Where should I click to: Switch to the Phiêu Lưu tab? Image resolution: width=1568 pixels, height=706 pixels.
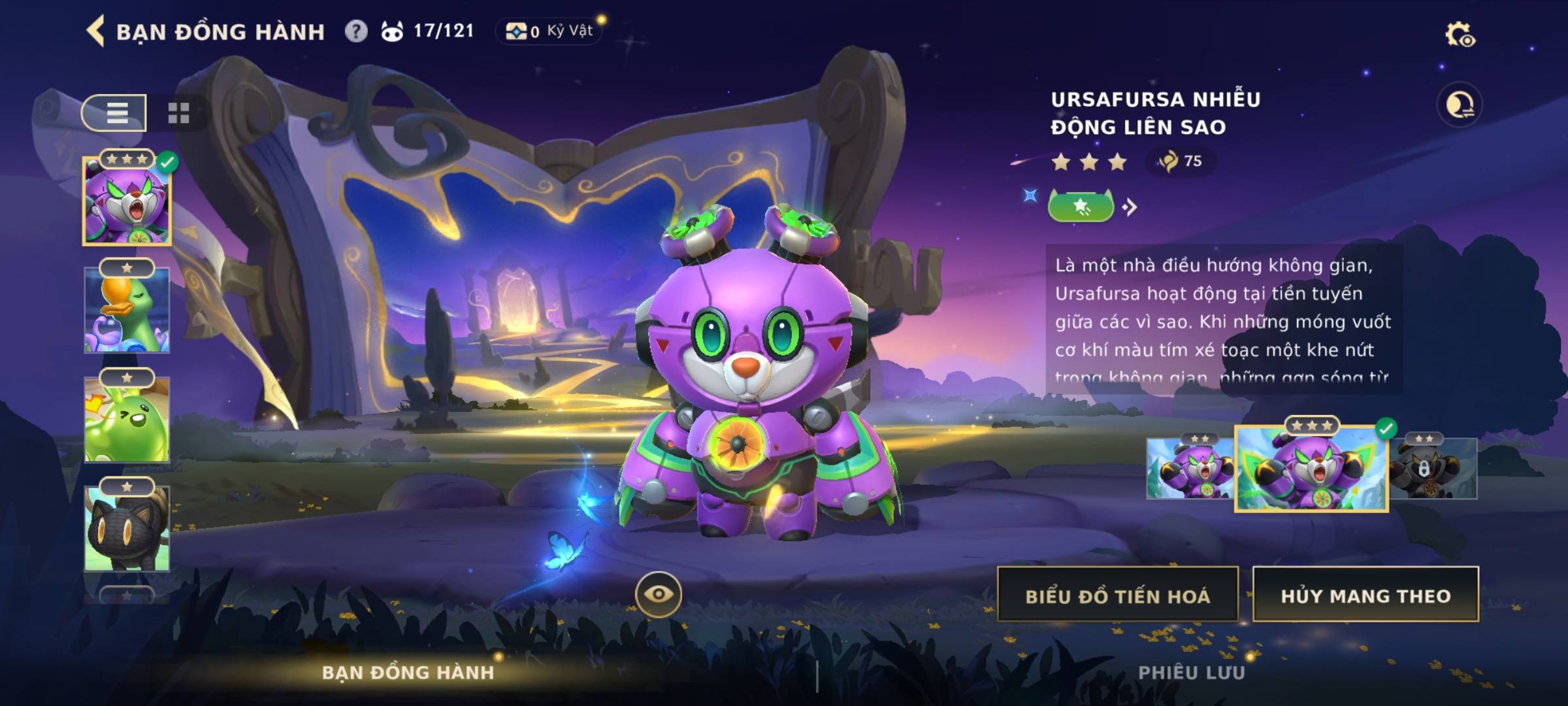click(1191, 673)
